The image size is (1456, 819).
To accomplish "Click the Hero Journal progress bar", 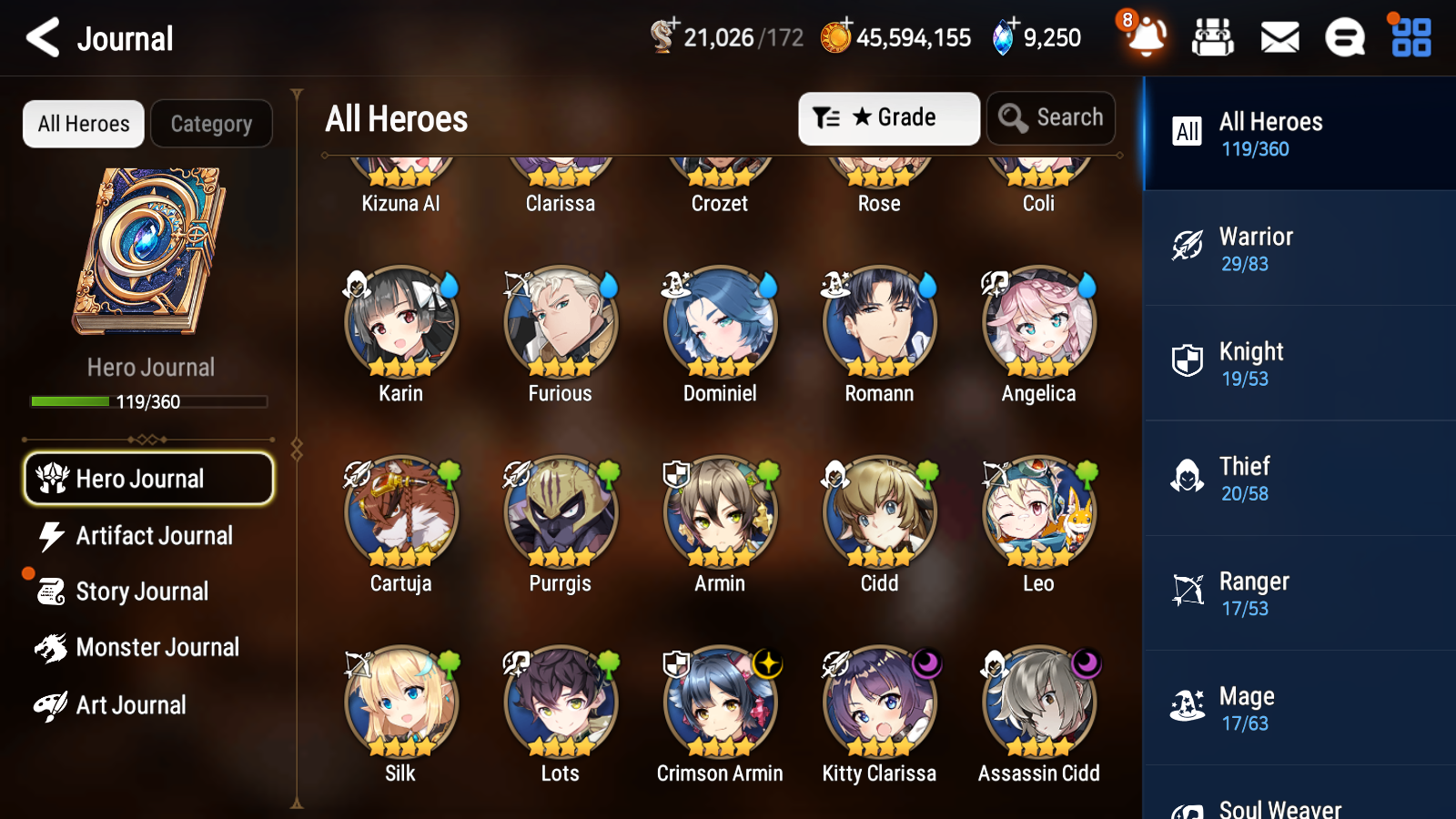I will [148, 401].
